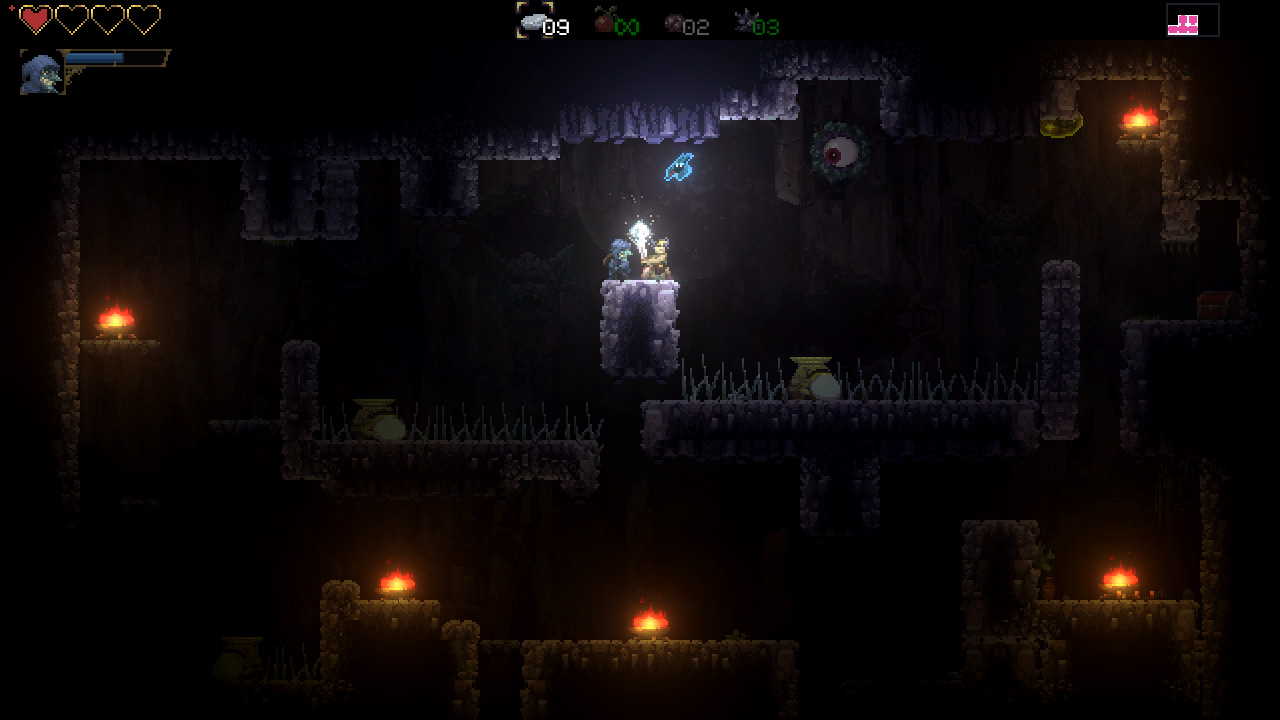Open the pink minimap in the top-right corner

(x=1193, y=20)
